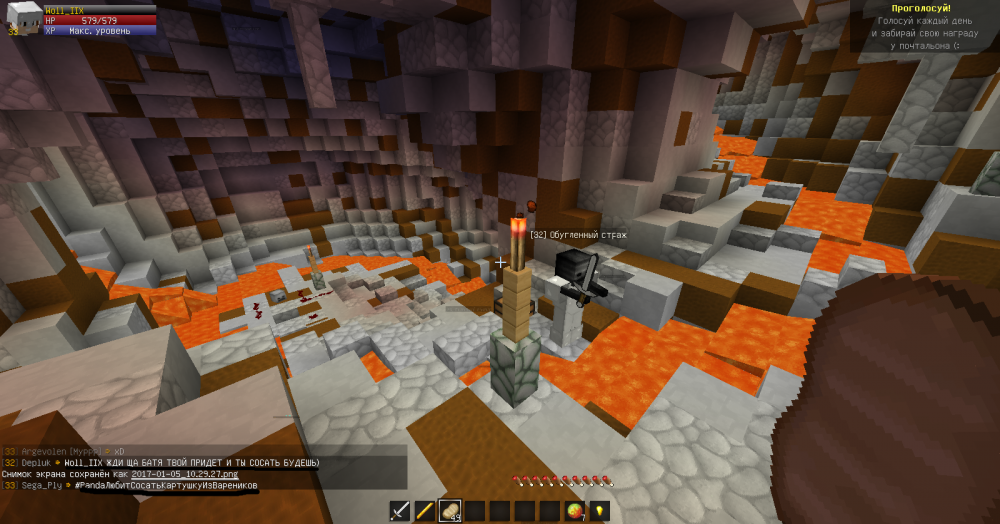Screen dimensions: 1000x524
Task: Select the golden rod hotbar slot
Action: [425, 511]
